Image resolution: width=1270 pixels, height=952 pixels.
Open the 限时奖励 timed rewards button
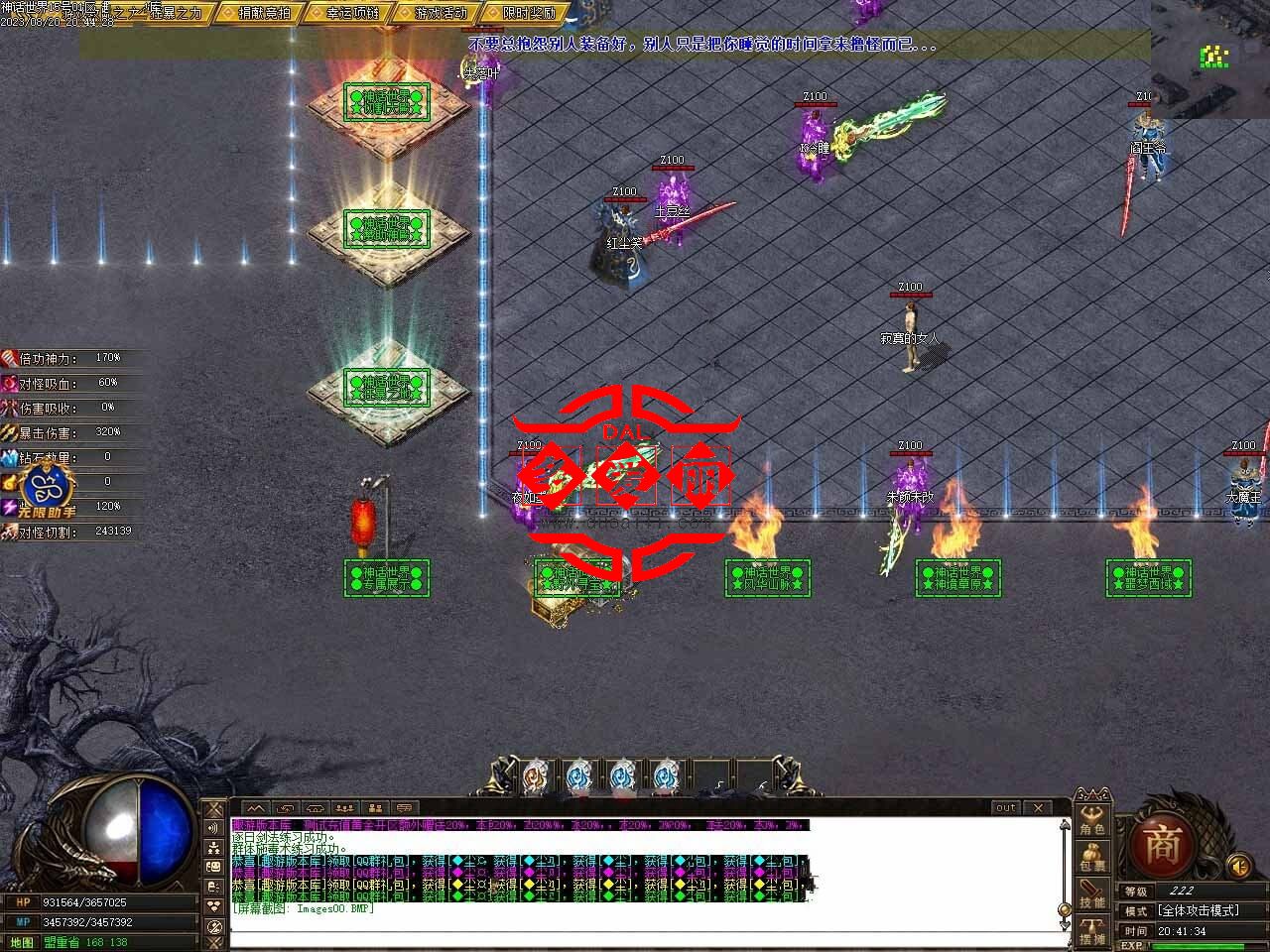522,14
